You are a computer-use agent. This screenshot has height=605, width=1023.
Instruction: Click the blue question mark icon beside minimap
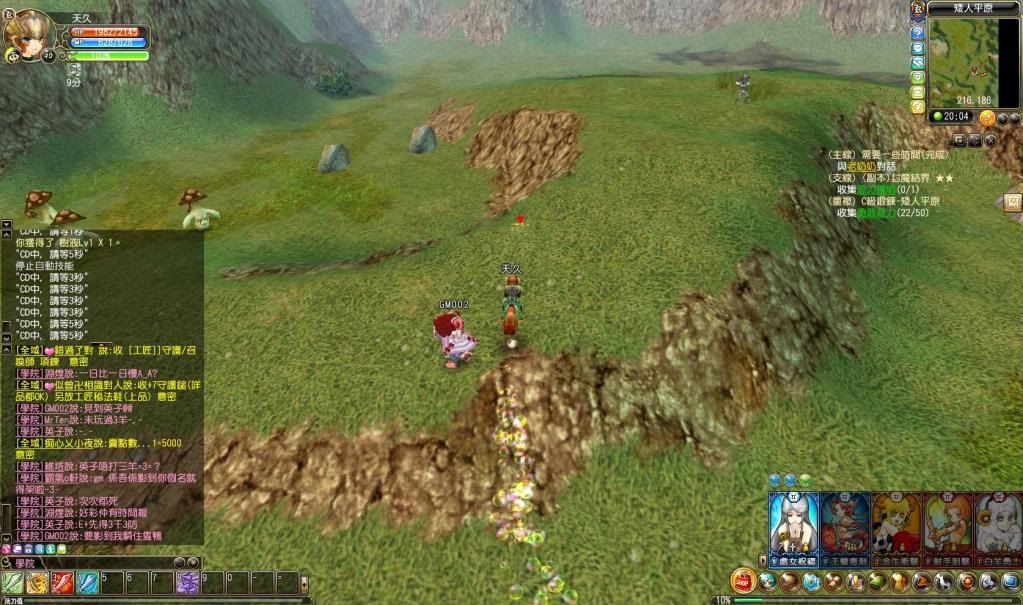(917, 33)
